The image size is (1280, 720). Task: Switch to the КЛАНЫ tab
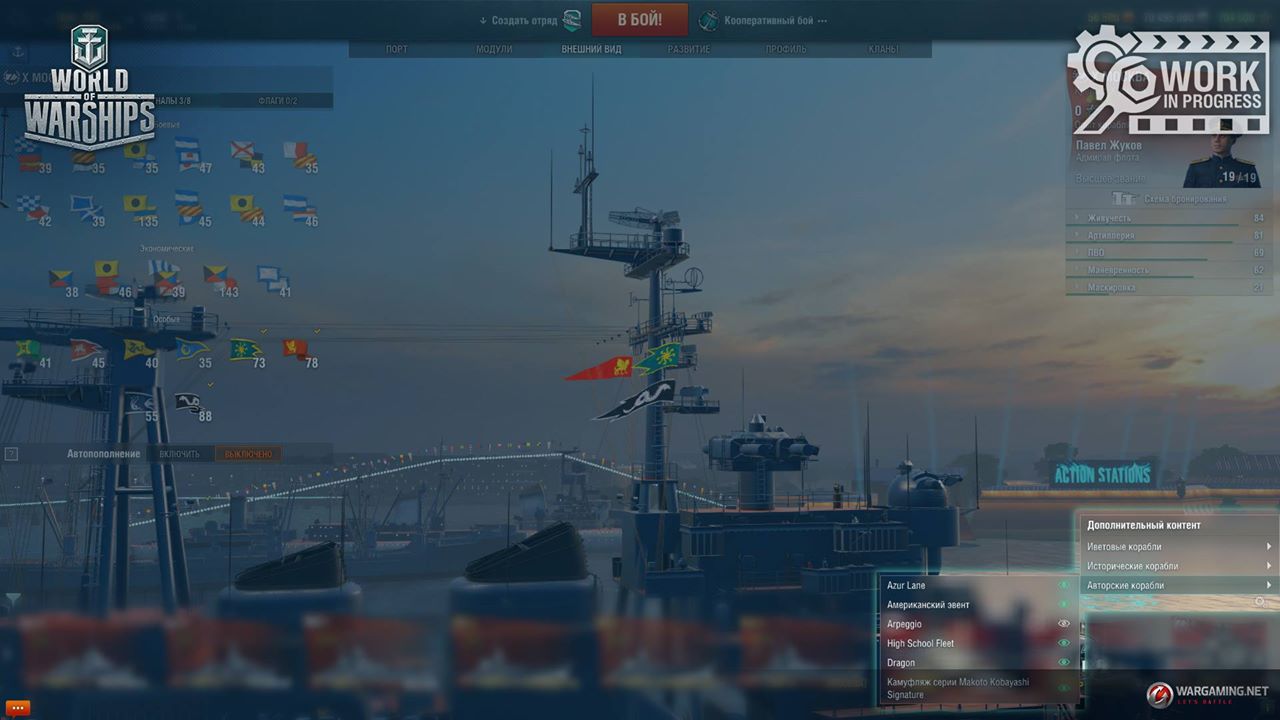coord(883,49)
